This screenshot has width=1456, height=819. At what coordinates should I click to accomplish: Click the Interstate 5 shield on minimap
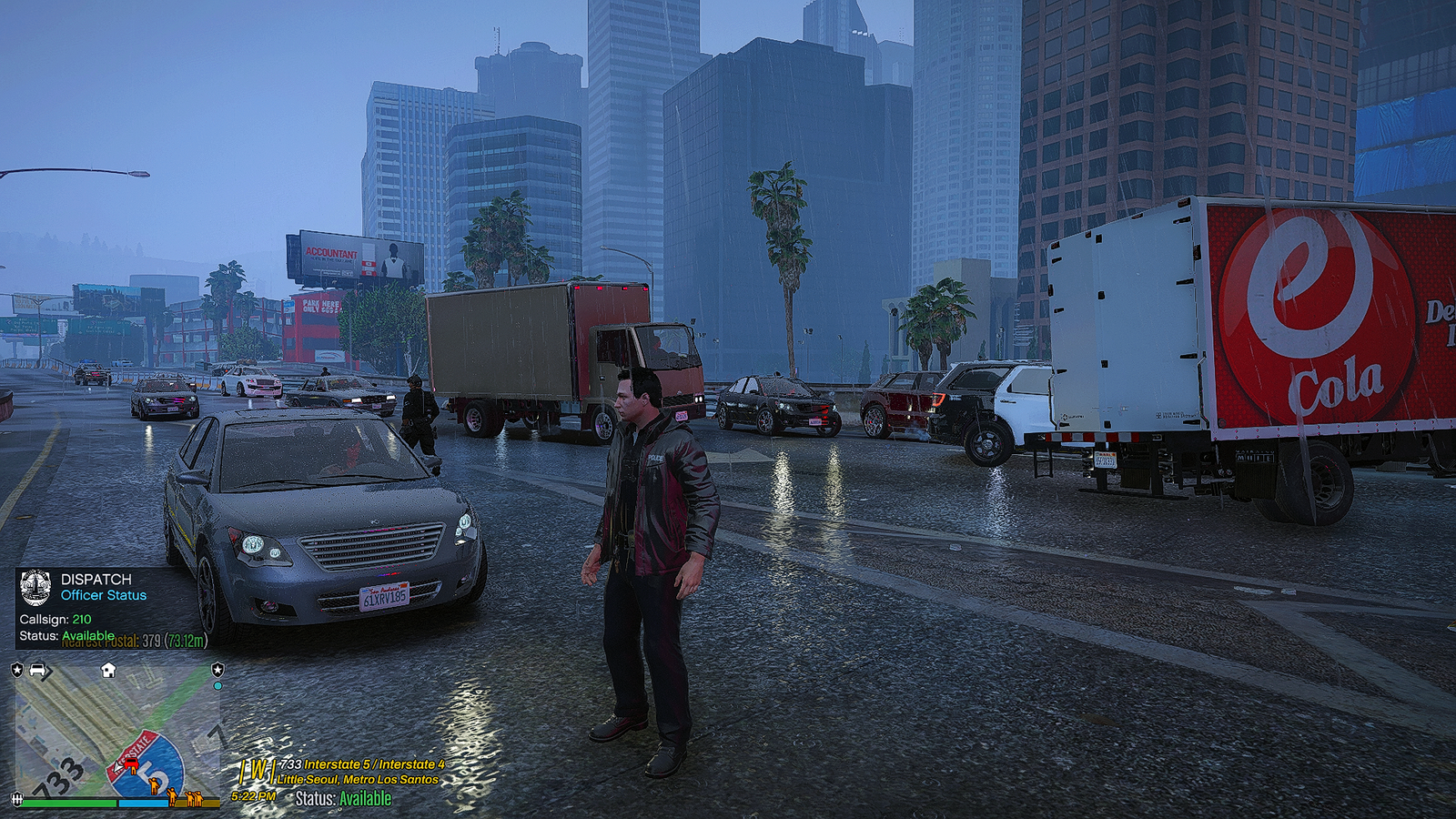[150, 769]
